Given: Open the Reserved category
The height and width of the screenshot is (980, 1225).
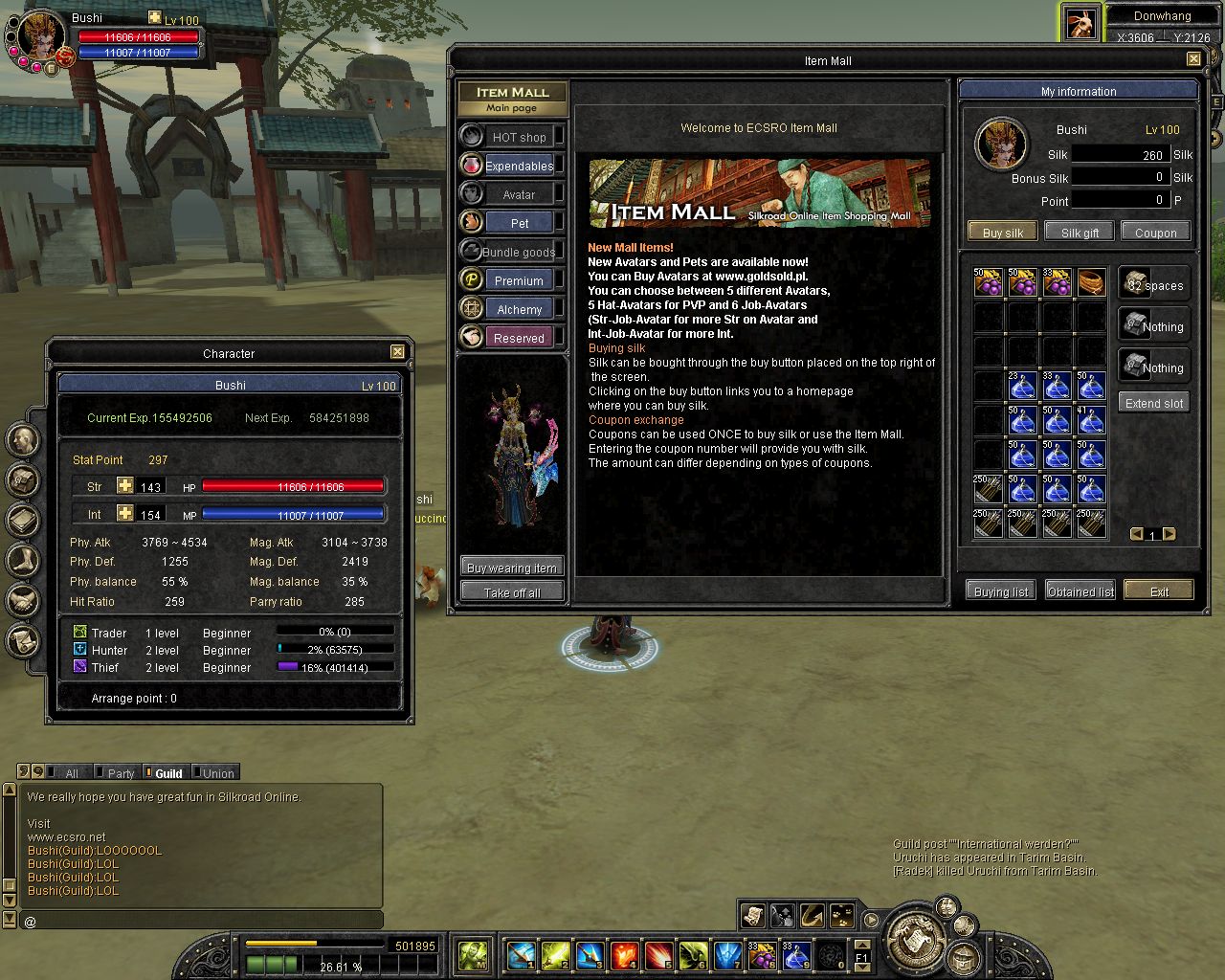Looking at the screenshot, I should click(518, 338).
